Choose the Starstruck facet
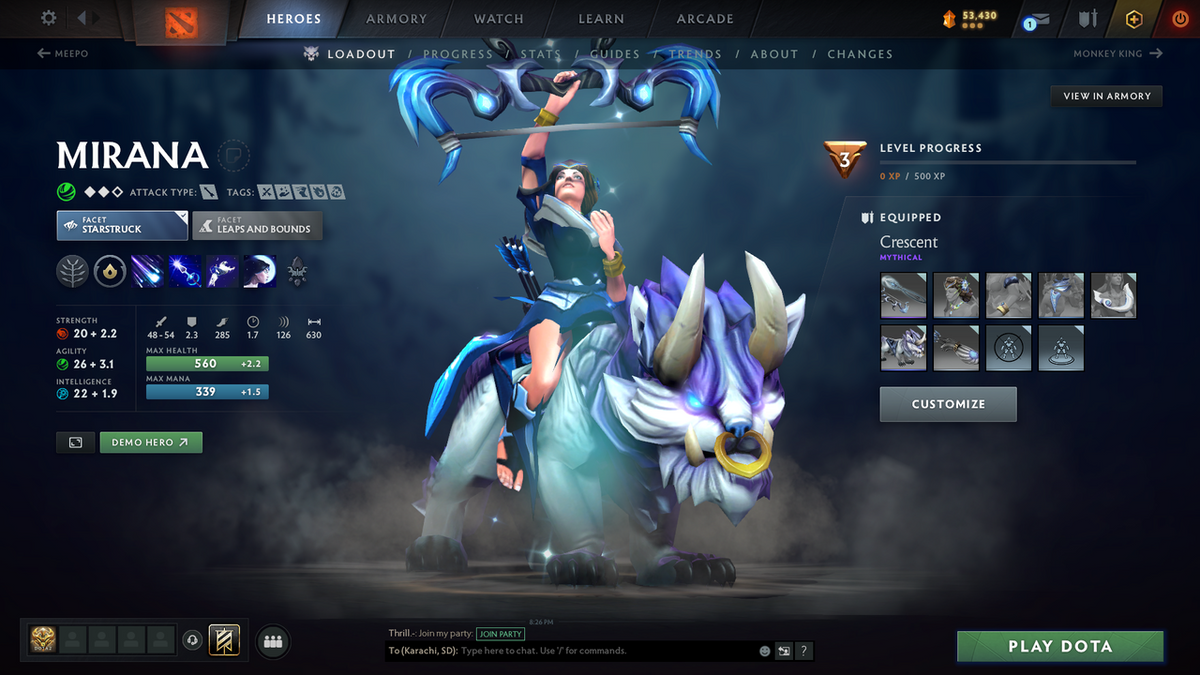The width and height of the screenshot is (1200, 675). [122, 225]
